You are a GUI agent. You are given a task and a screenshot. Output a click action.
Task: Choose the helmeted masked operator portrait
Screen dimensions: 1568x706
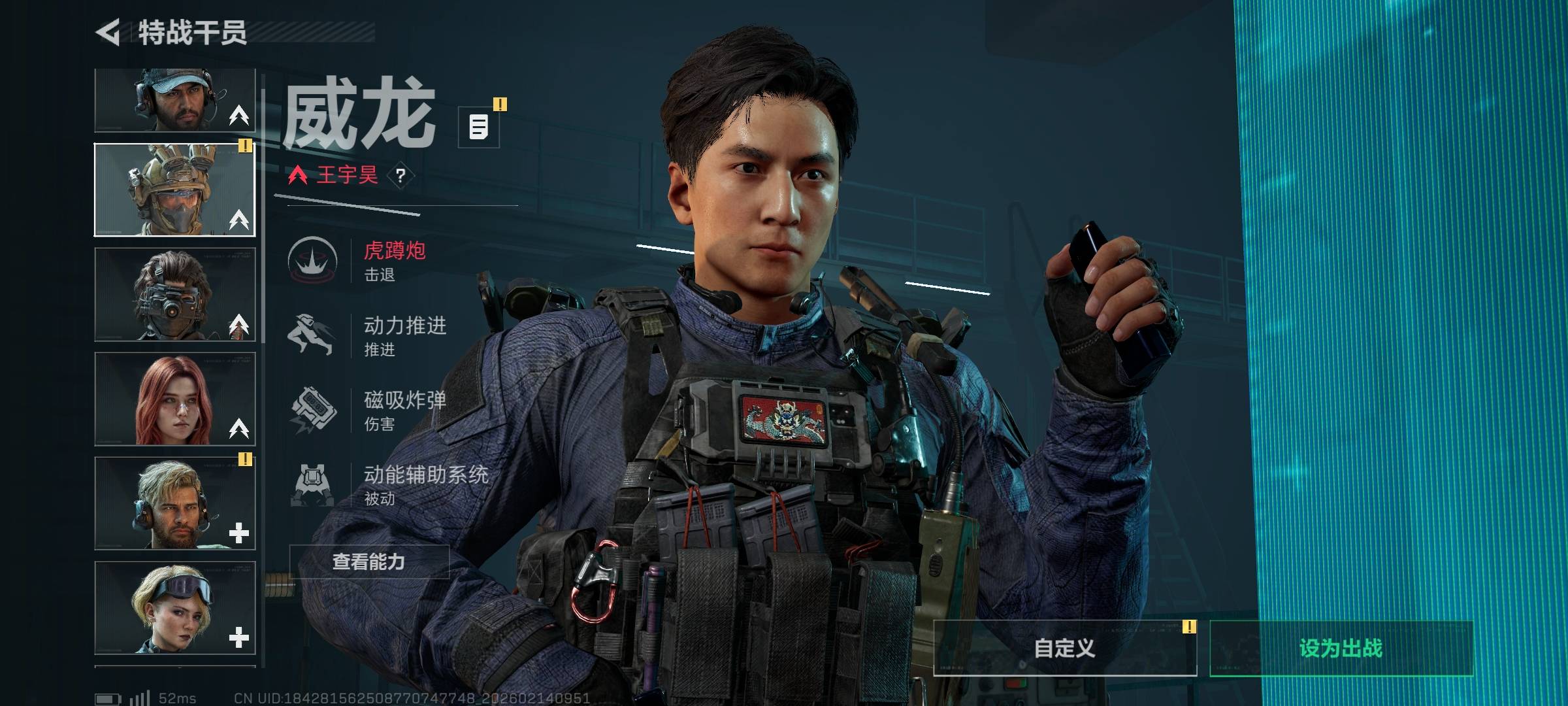[174, 190]
